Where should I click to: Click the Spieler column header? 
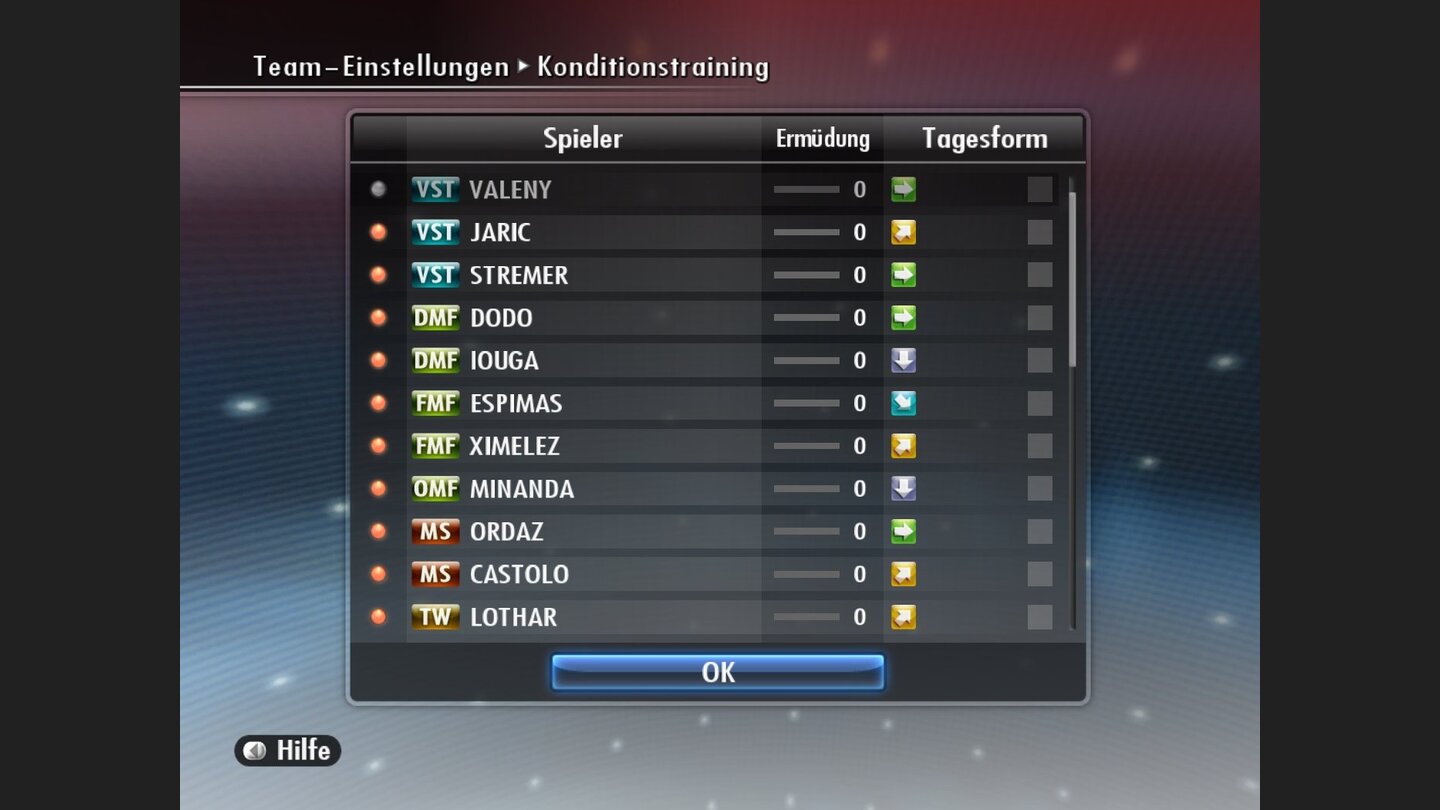pos(583,139)
